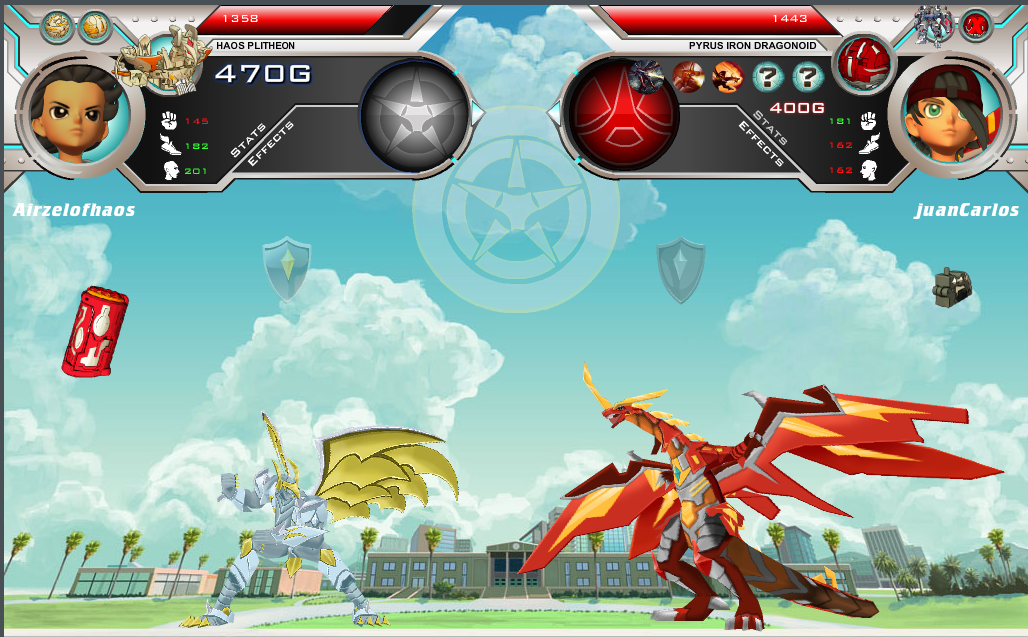Screen dimensions: 1028x637
Task: Click the large star emblem in the center
Action: coord(516,209)
